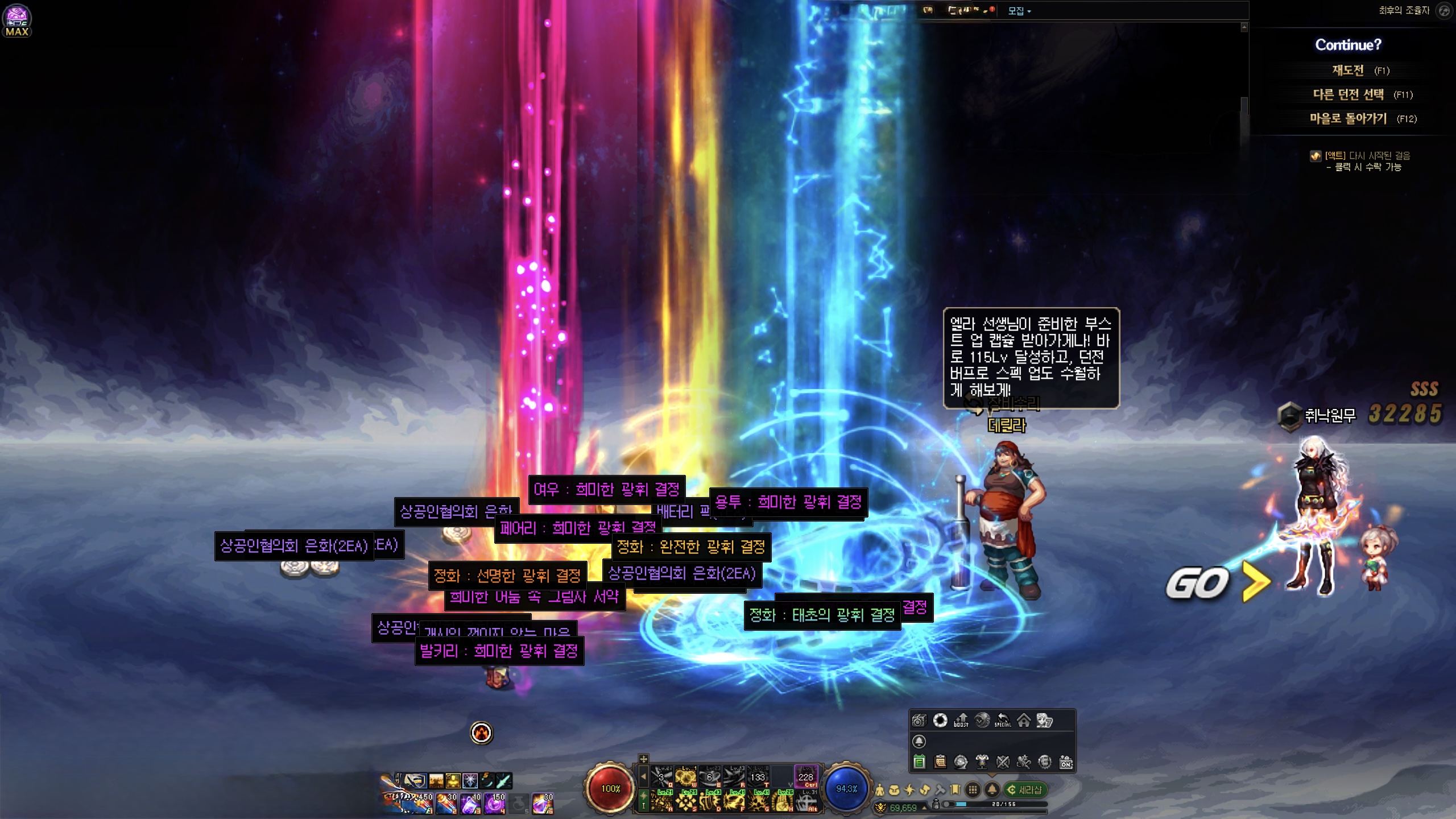Accept the [액트] 다시 시작된 걸음 quest
The image size is (1456, 819).
point(1367,156)
